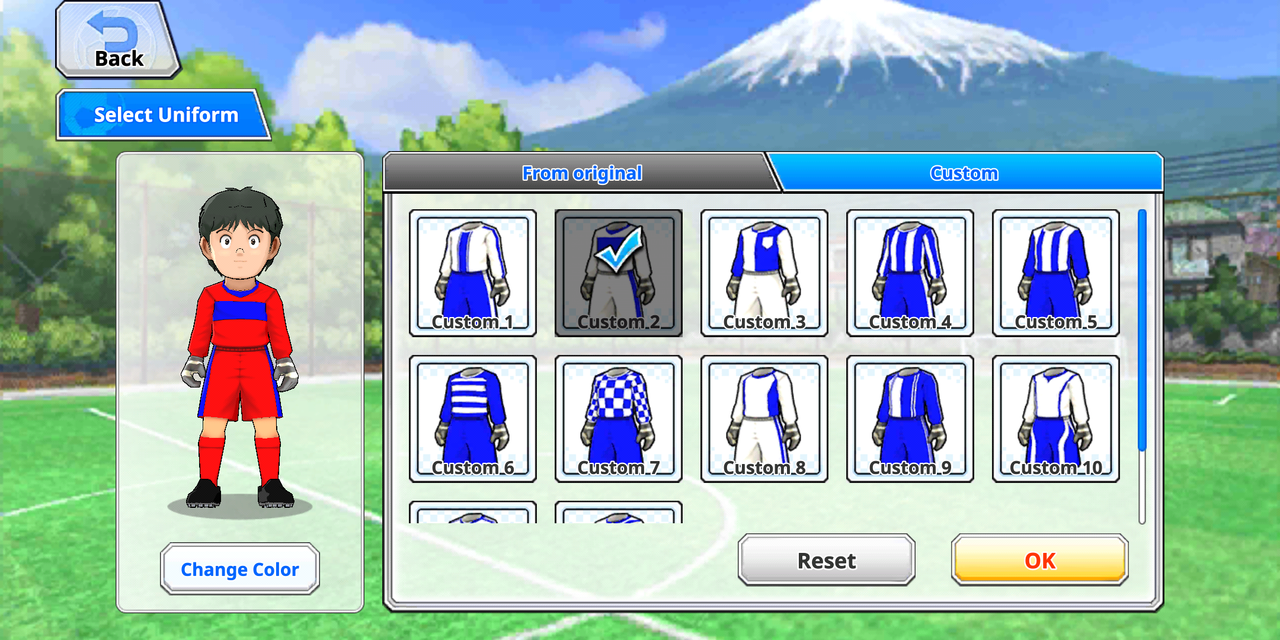
Task: Confirm the uniform with OK
Action: click(x=1040, y=560)
